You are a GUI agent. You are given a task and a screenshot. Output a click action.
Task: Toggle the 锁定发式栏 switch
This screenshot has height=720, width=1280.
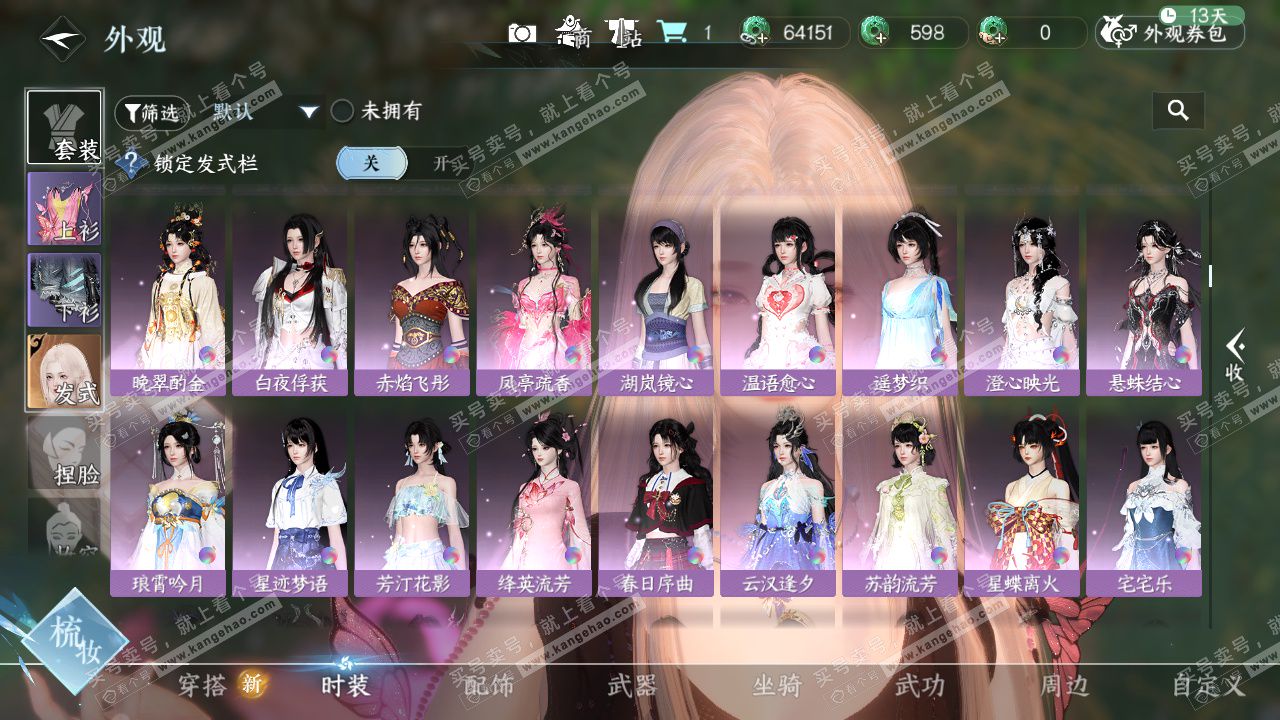(403, 163)
